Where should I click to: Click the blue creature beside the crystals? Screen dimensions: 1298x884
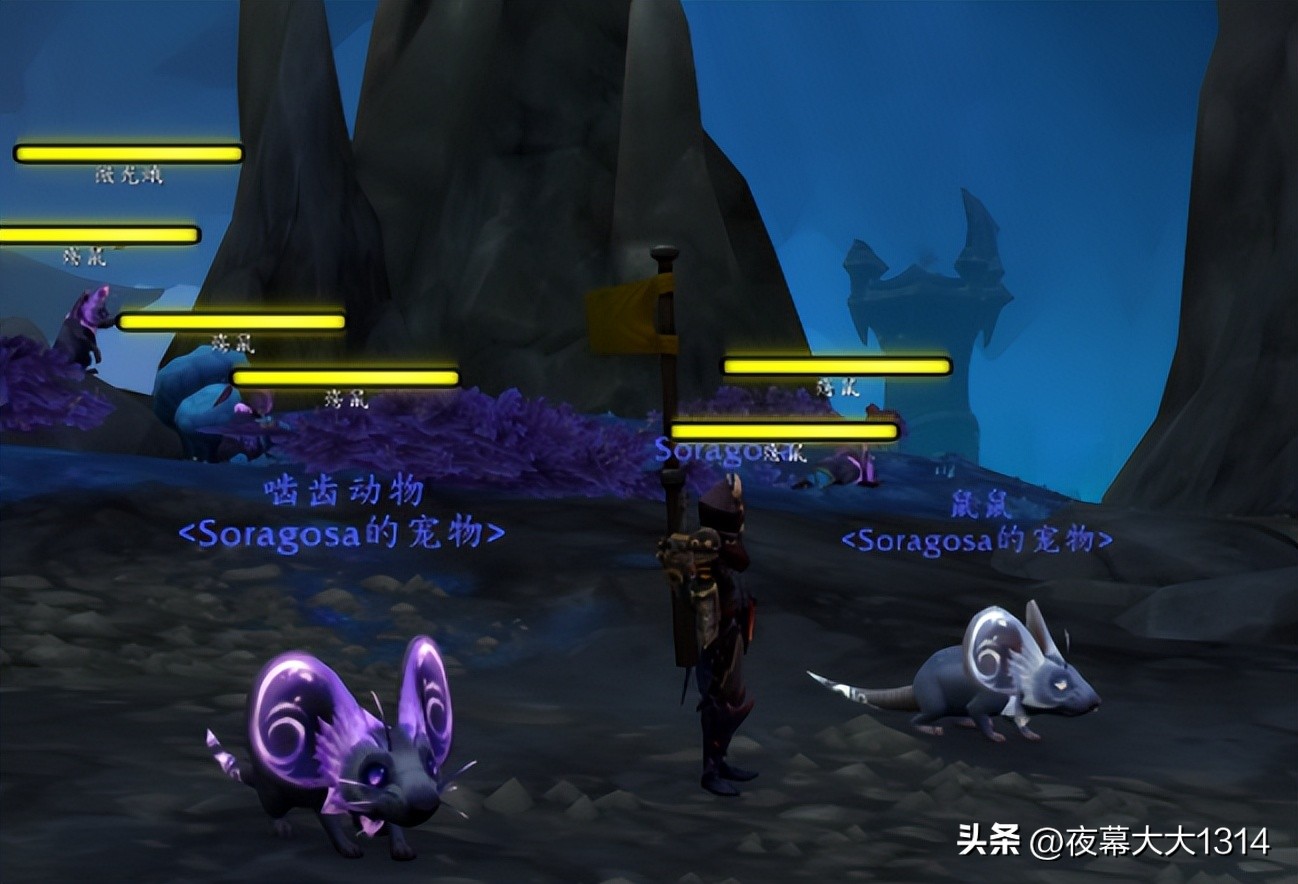pos(195,410)
